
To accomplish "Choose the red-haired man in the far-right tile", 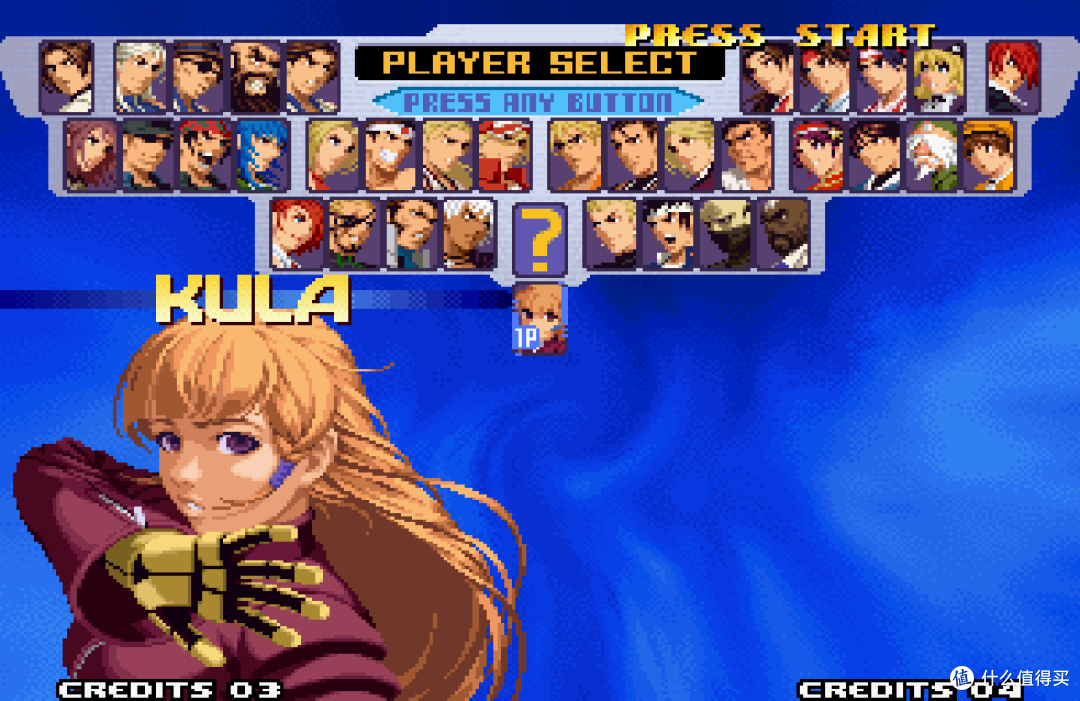I will coord(1013,76).
